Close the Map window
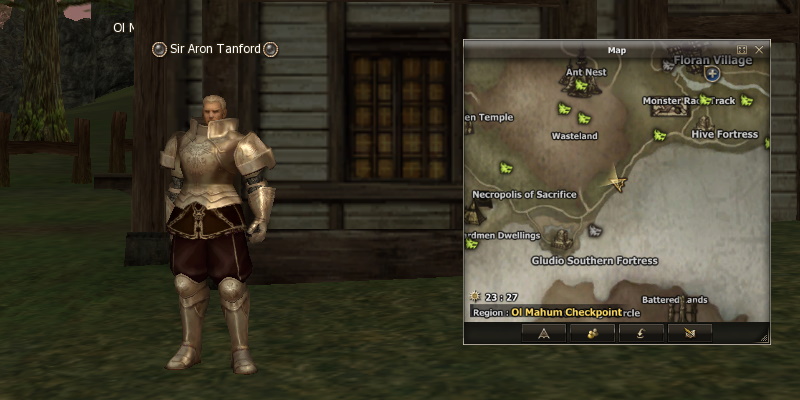This screenshot has width=800, height=400. tap(759, 49)
